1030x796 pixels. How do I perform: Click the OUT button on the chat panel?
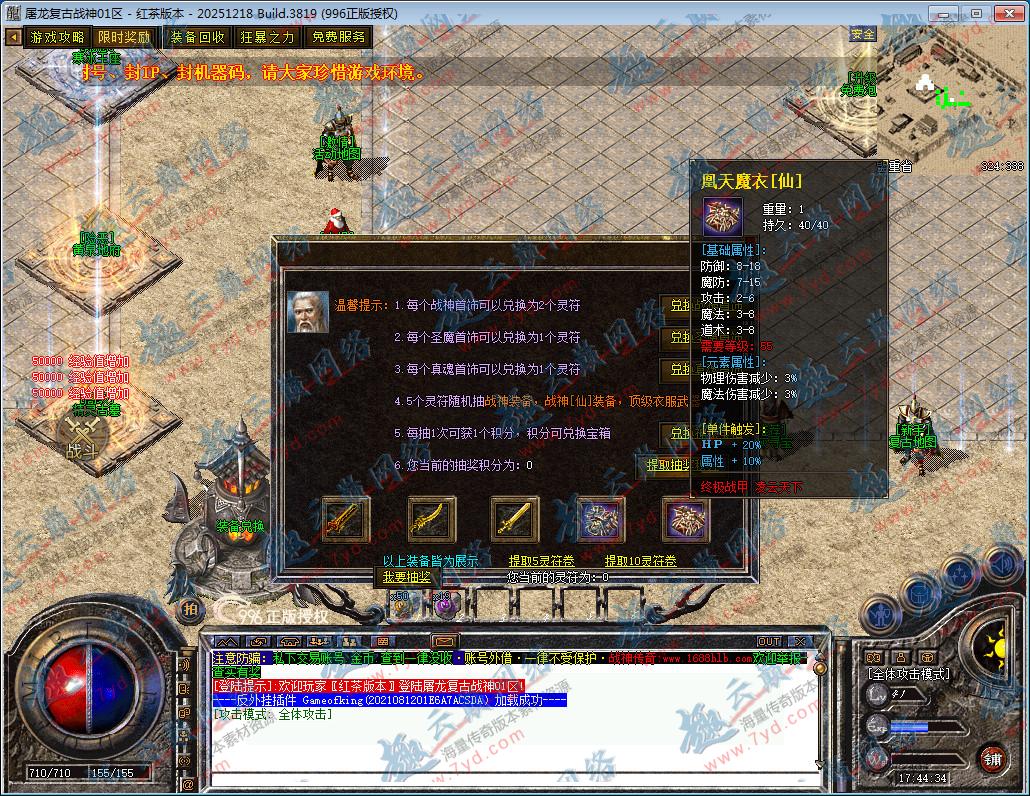click(x=768, y=641)
